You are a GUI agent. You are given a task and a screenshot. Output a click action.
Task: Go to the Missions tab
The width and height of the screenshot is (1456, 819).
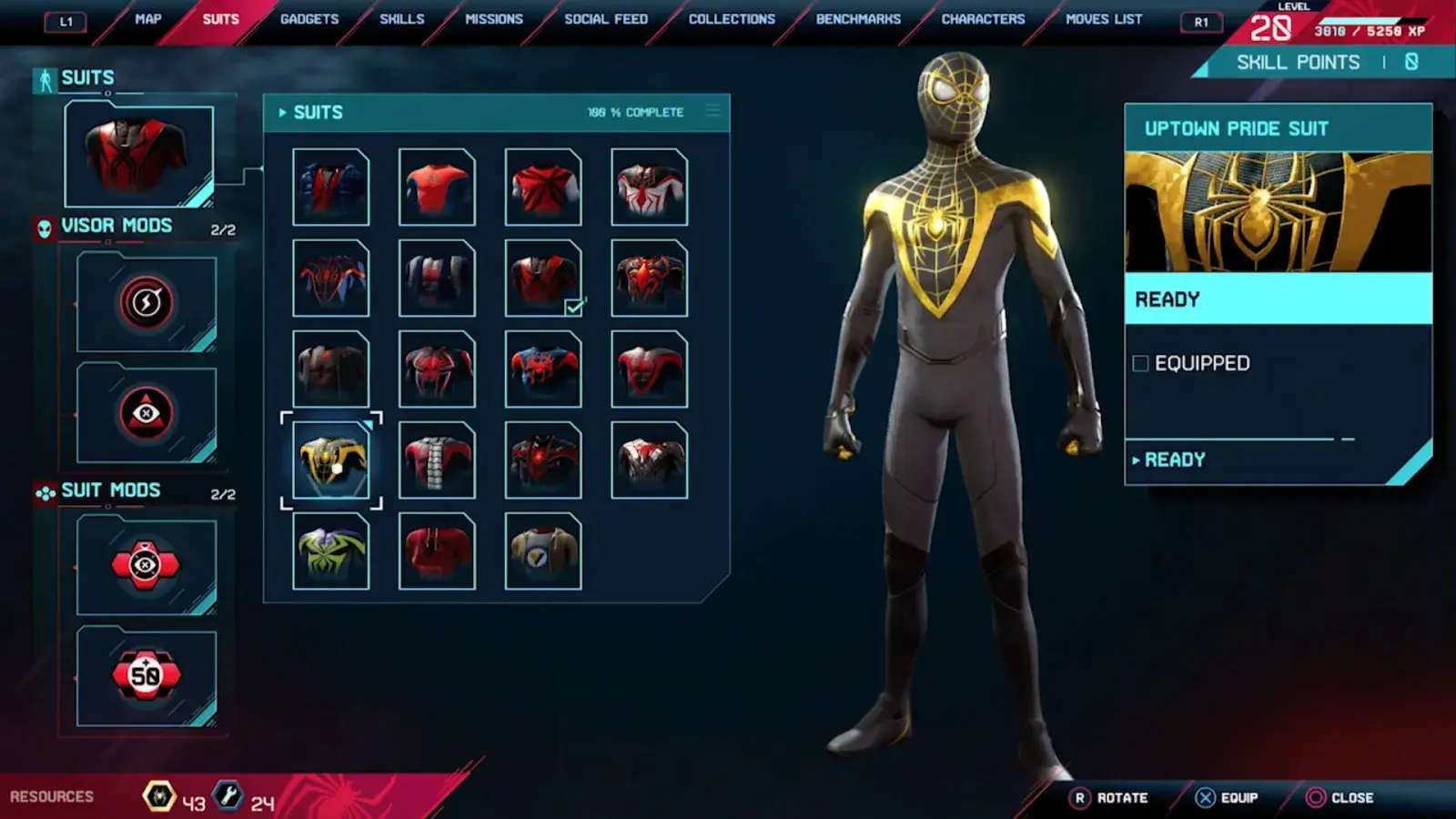pos(494,19)
